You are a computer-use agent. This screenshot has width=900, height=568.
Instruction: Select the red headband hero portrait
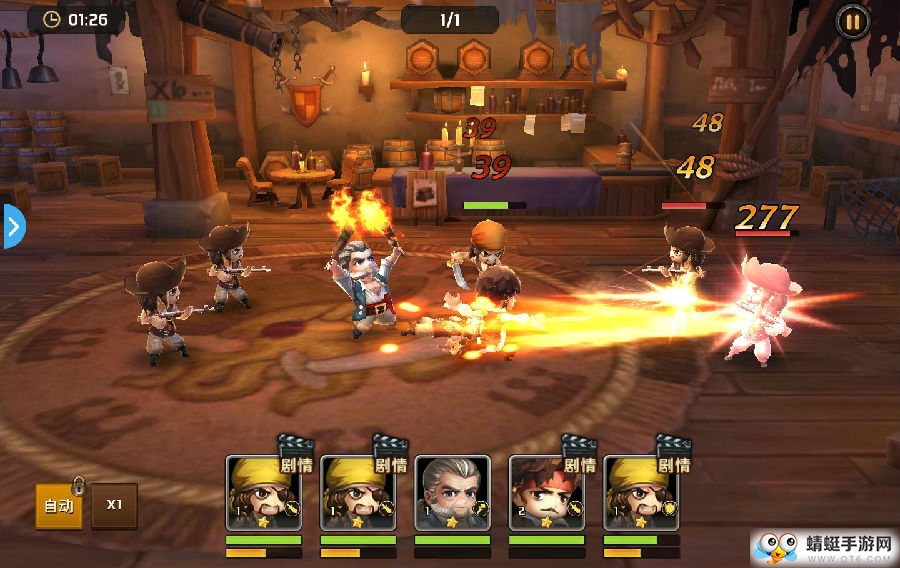click(546, 492)
